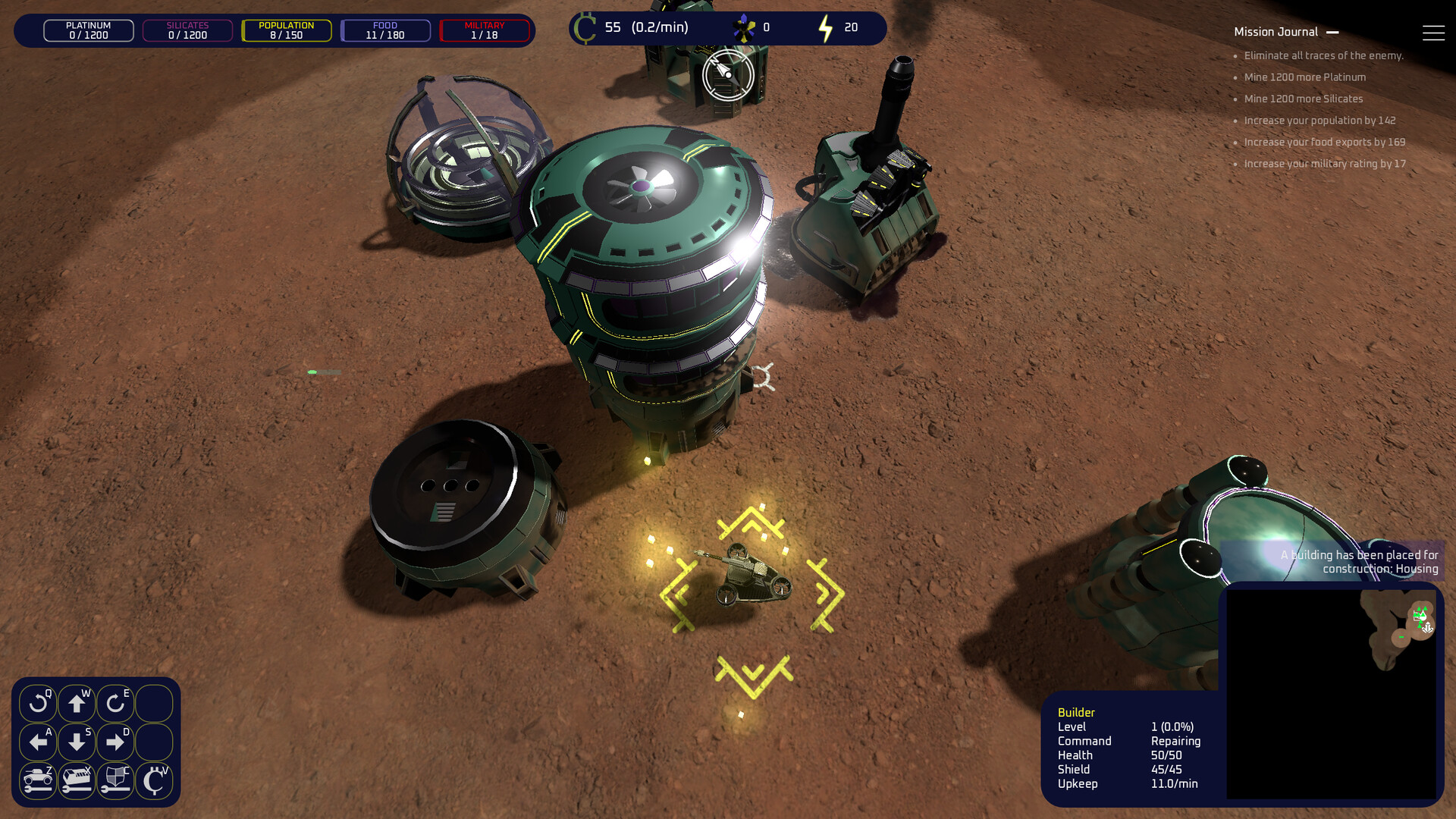
Task: Open the building construction tool (X)
Action: pyautogui.click(x=77, y=780)
